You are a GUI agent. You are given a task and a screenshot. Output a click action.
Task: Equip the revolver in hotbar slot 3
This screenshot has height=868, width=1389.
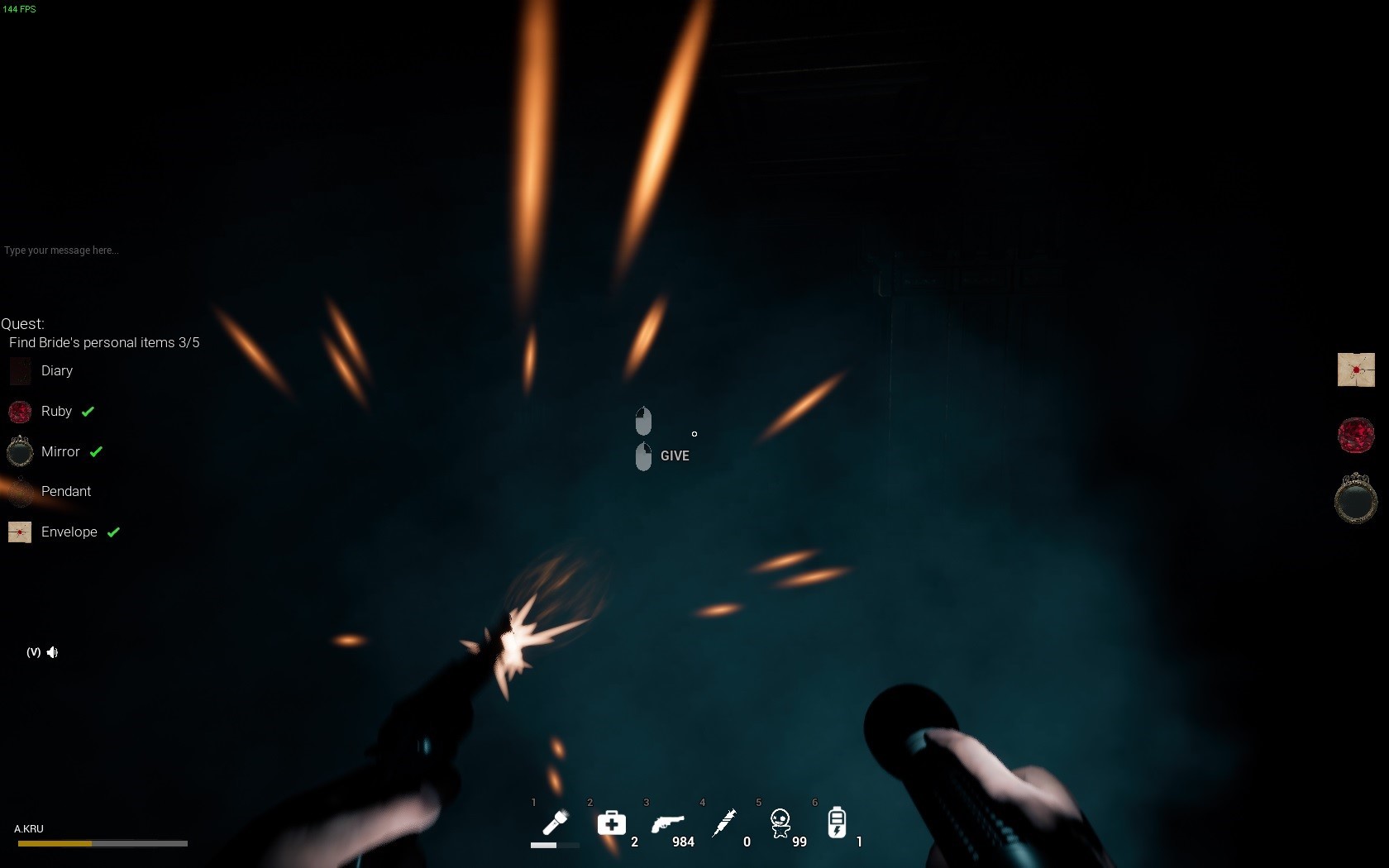click(667, 823)
